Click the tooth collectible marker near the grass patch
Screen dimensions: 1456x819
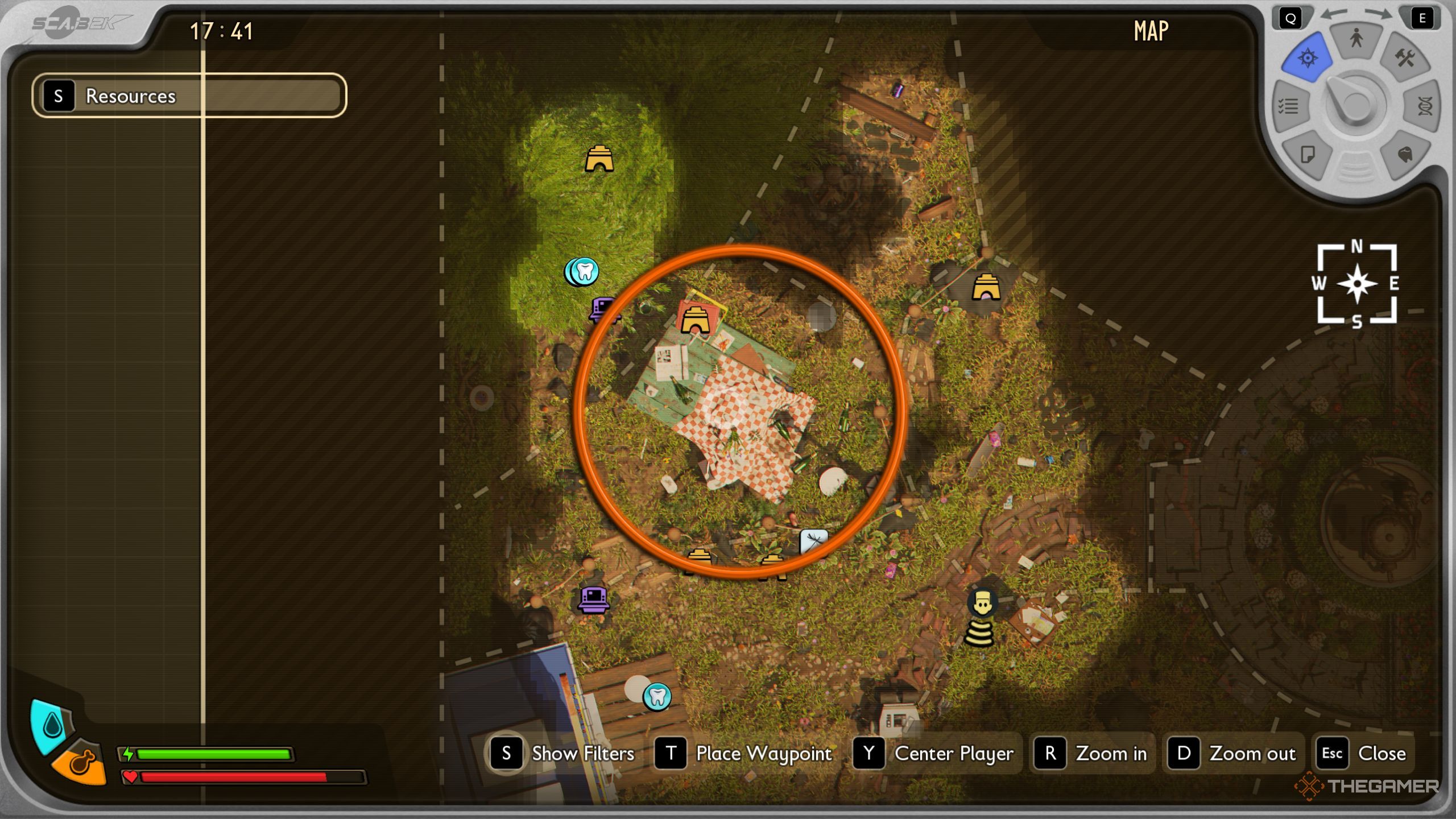click(x=583, y=271)
